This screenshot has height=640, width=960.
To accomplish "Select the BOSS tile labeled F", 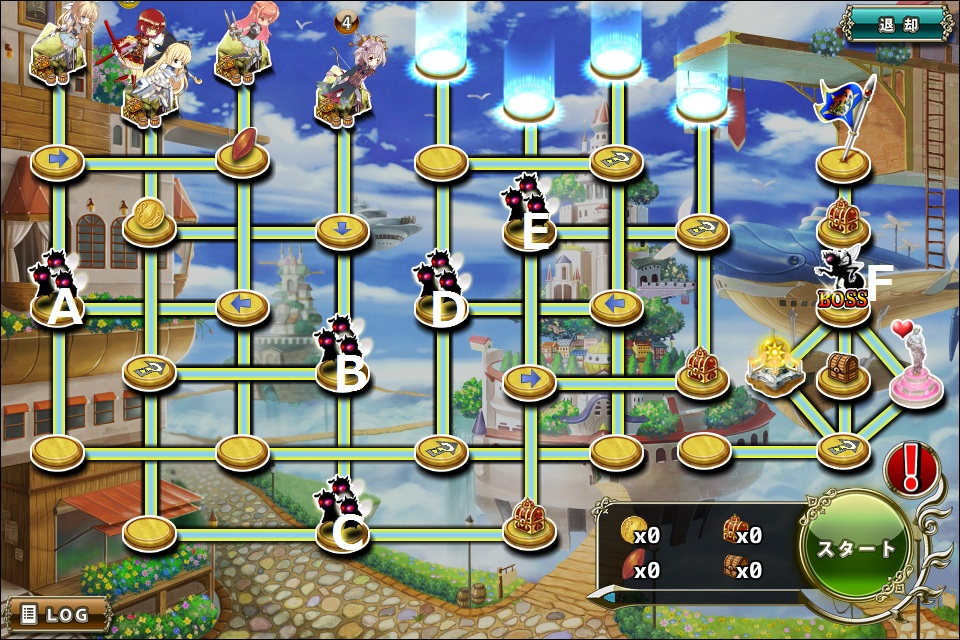I will point(842,290).
